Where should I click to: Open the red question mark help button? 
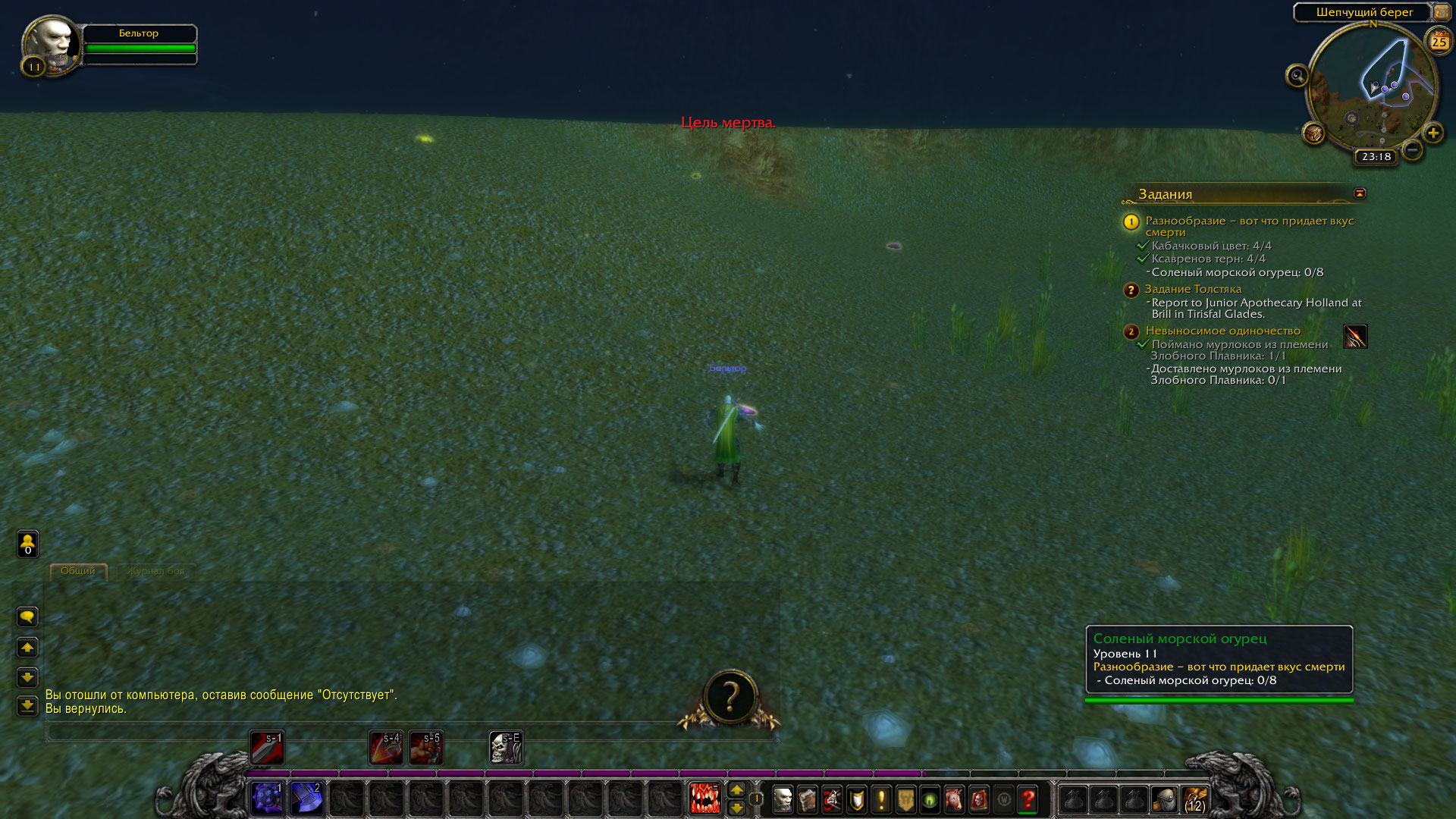click(1028, 799)
